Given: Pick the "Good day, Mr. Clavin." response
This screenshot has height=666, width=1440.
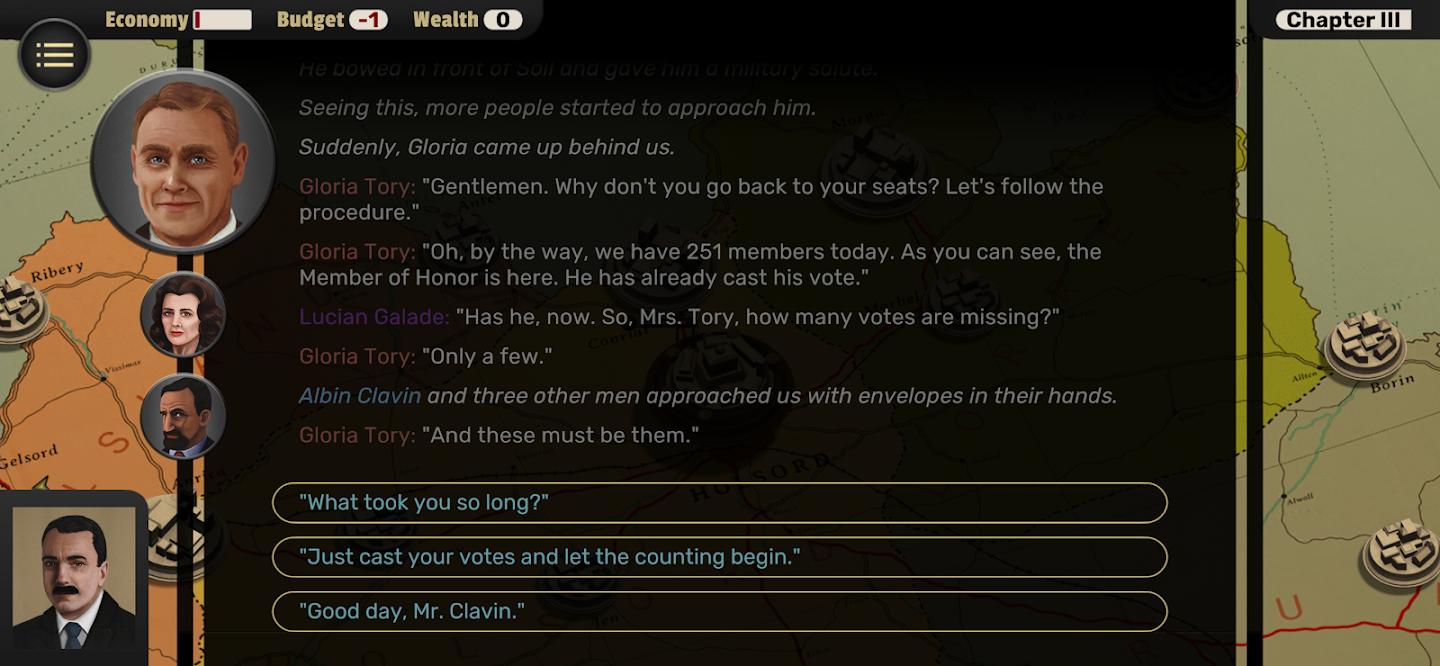Looking at the screenshot, I should 719,611.
